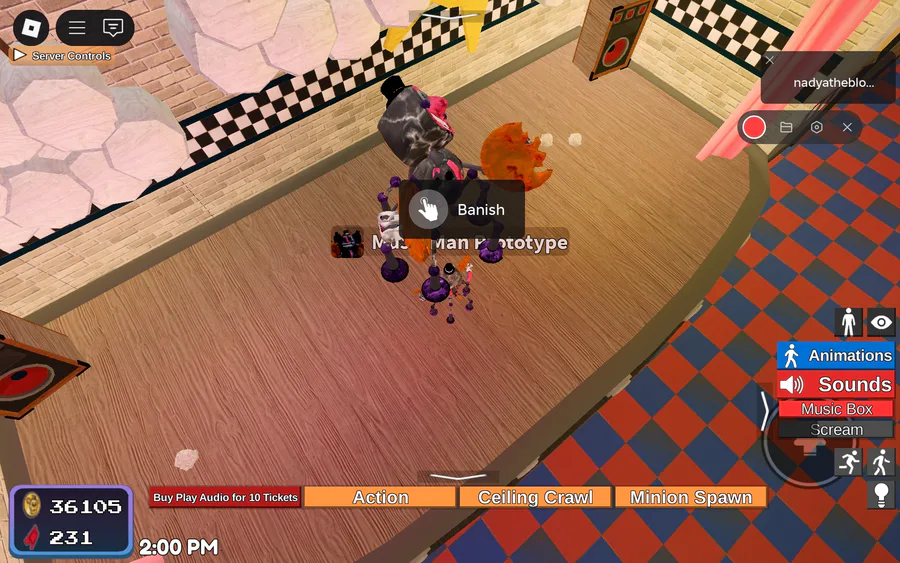Buy Play Audio for 10 Tickets
Screen dimensions: 900x563
click(x=225, y=497)
